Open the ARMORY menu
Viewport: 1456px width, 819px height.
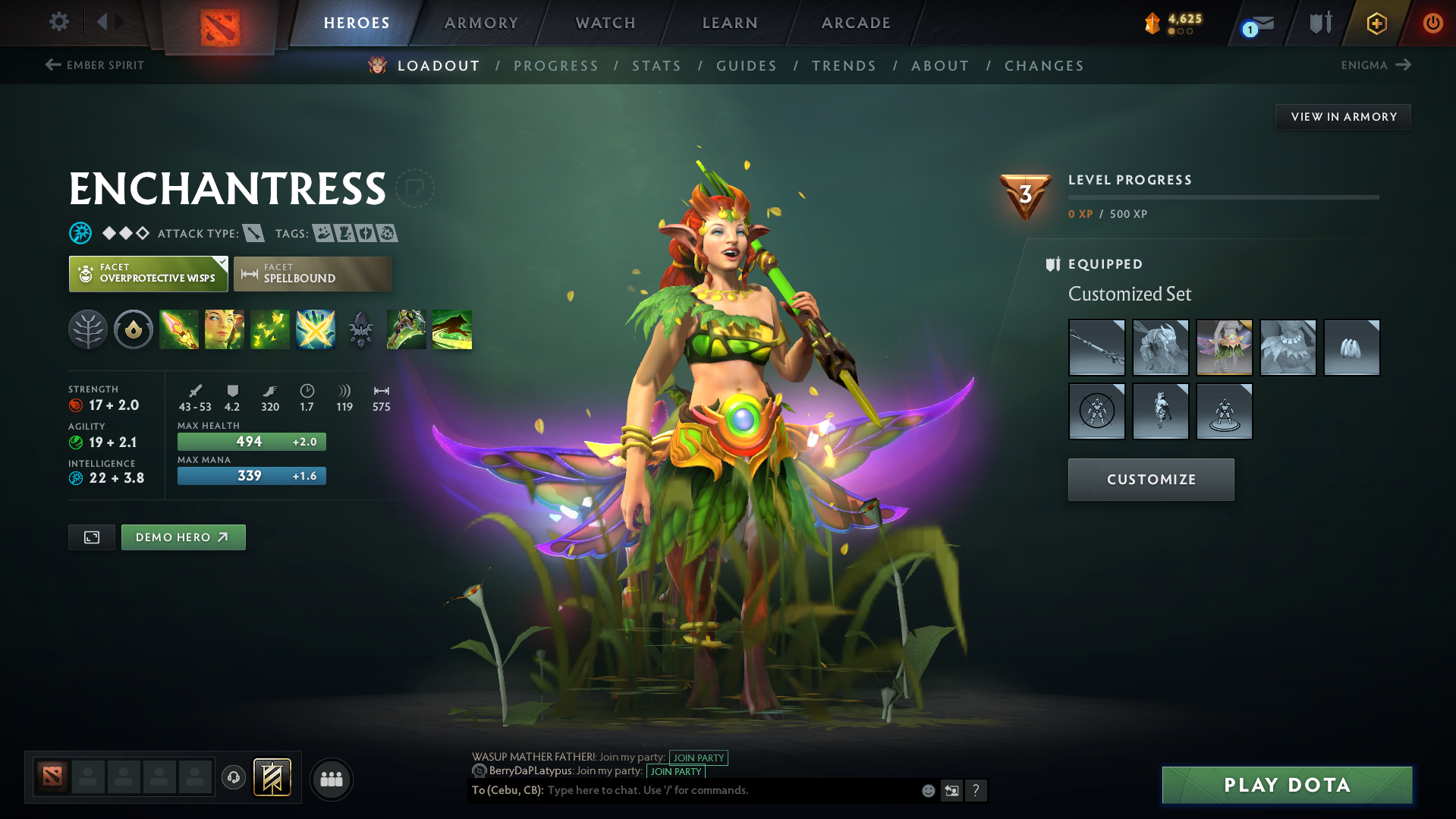click(481, 23)
